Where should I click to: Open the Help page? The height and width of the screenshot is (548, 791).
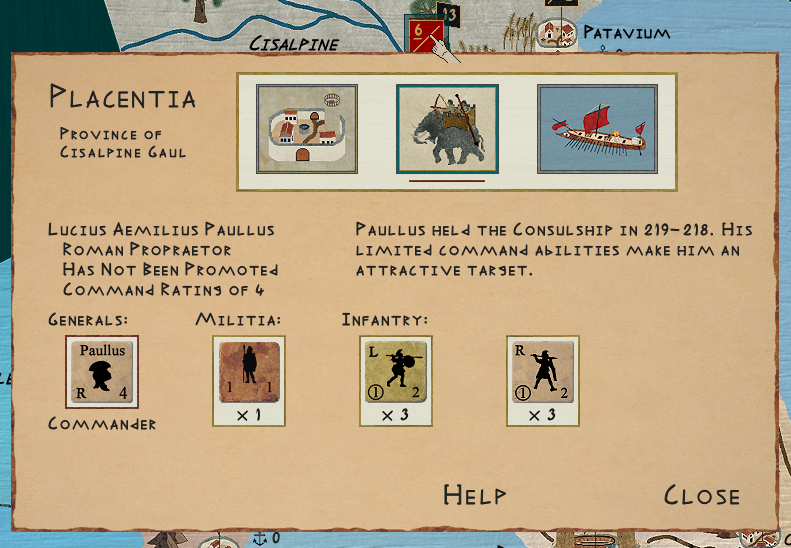(x=474, y=496)
